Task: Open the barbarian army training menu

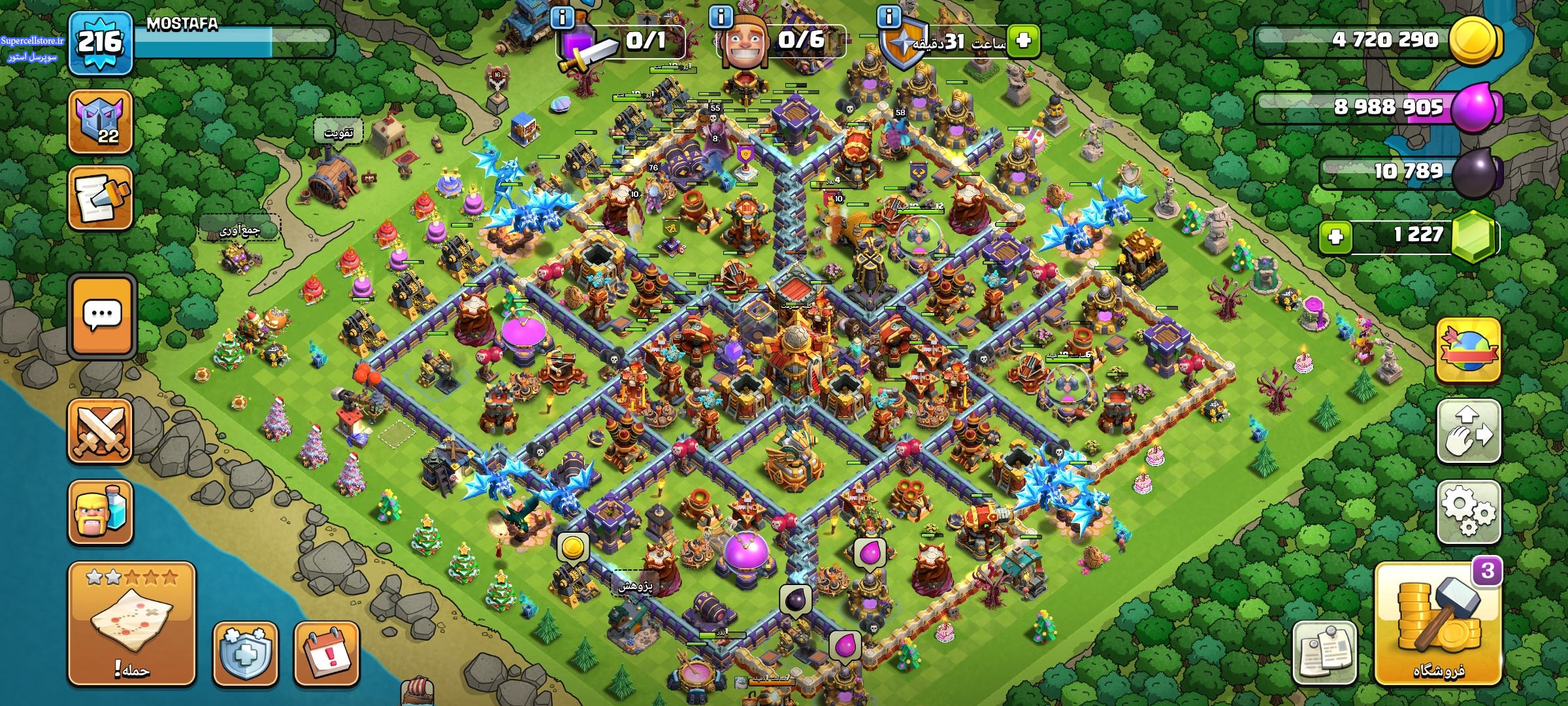Action: 101,513
